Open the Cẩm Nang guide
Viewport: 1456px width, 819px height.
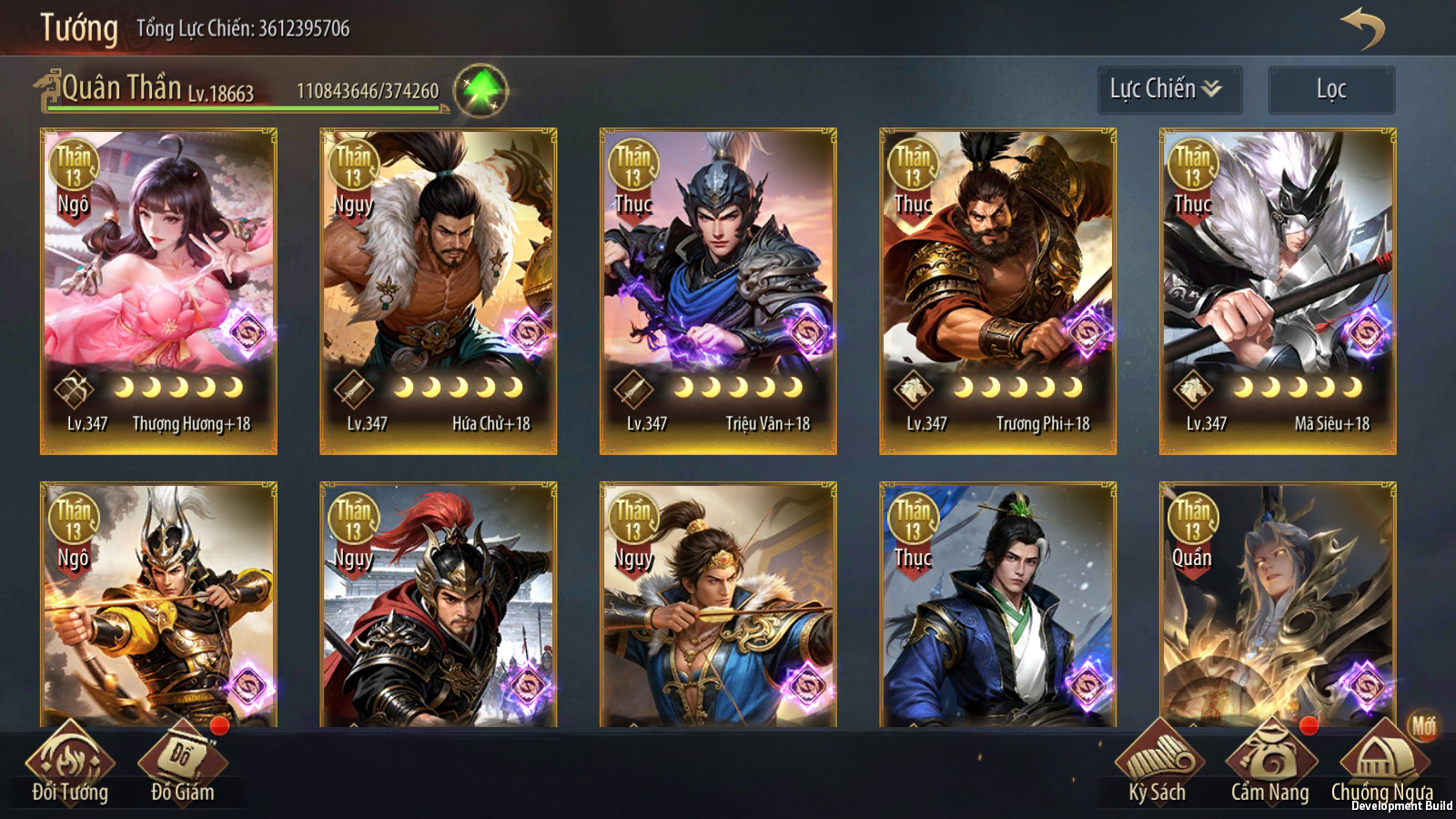point(1269,766)
